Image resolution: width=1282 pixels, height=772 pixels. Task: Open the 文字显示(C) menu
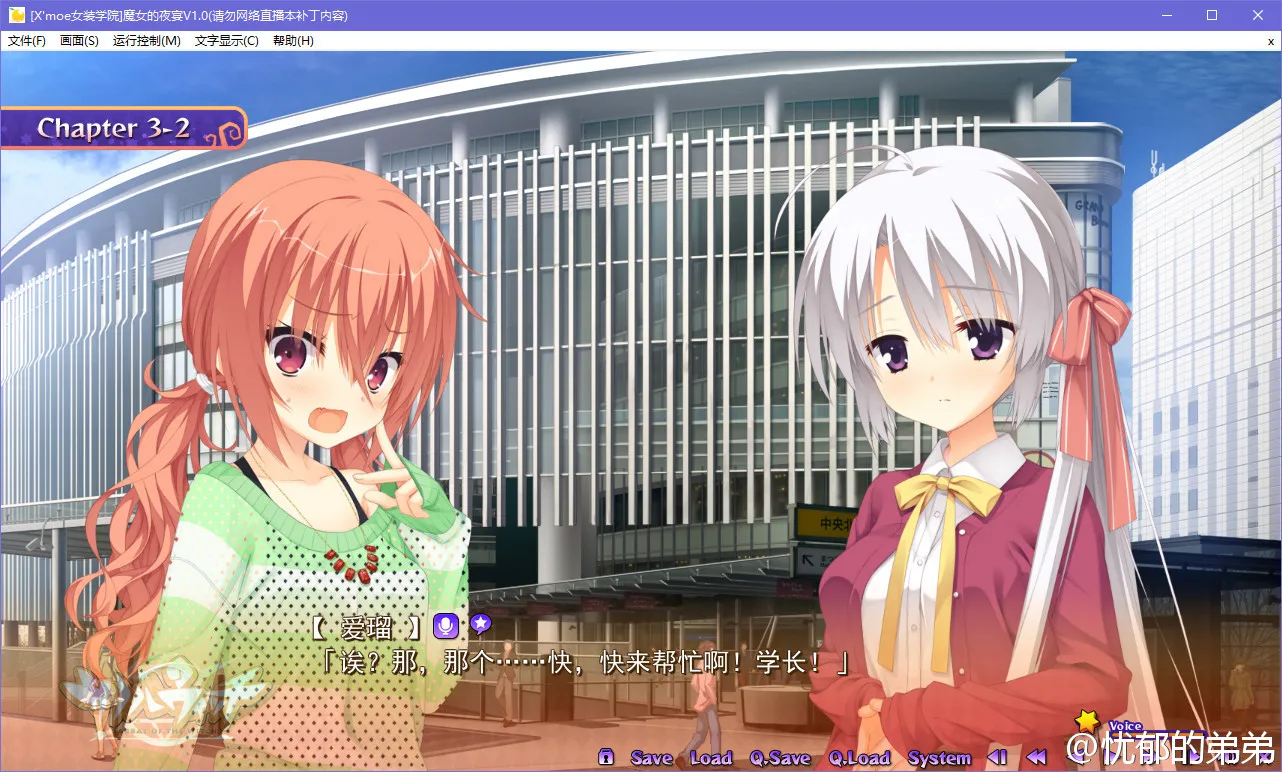pos(226,41)
